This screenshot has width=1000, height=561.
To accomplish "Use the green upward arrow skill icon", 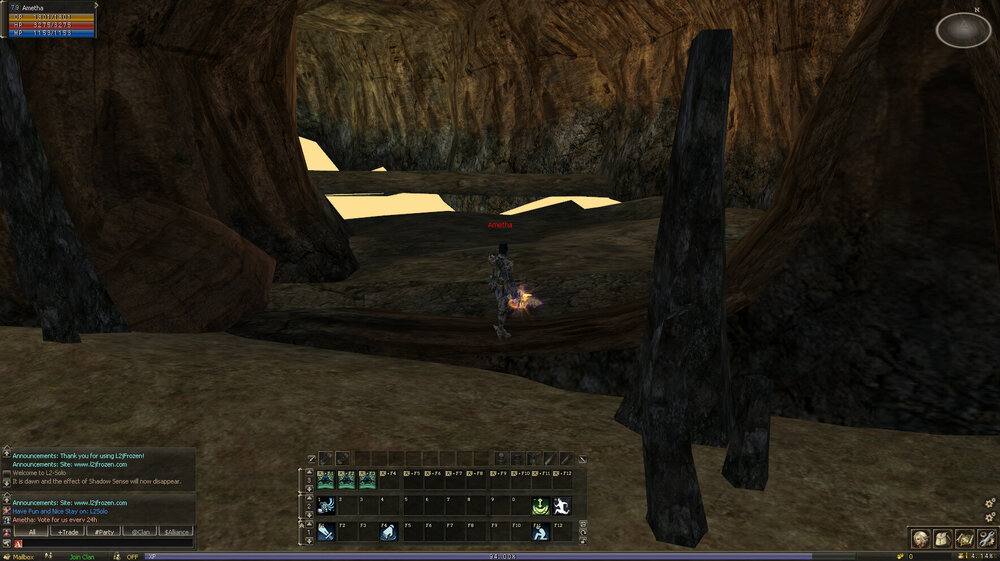I will pyautogui.click(x=539, y=507).
